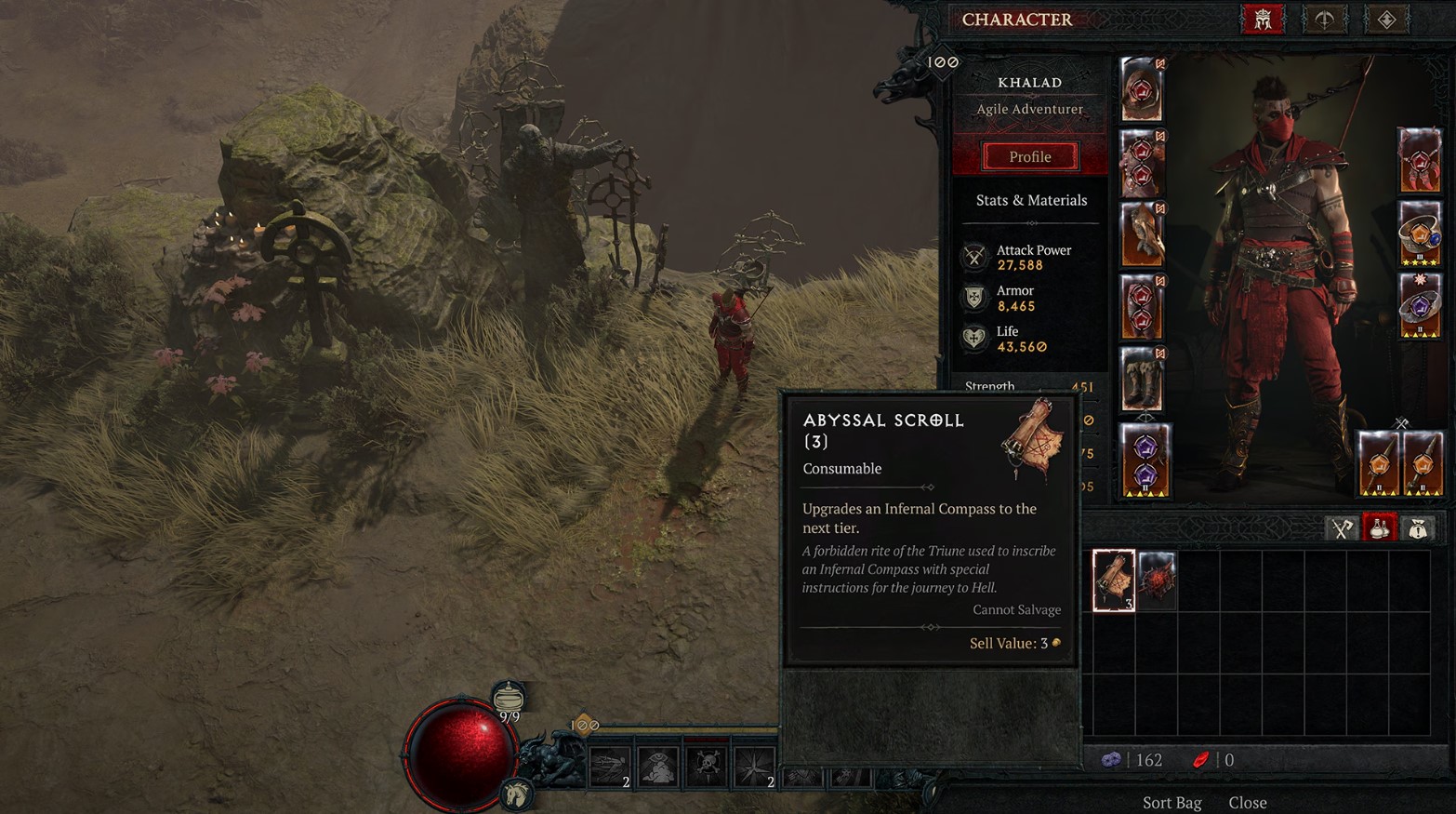Viewport: 1456px width, 814px height.
Task: Switch to the diamond icon tab
Action: tap(1386, 20)
